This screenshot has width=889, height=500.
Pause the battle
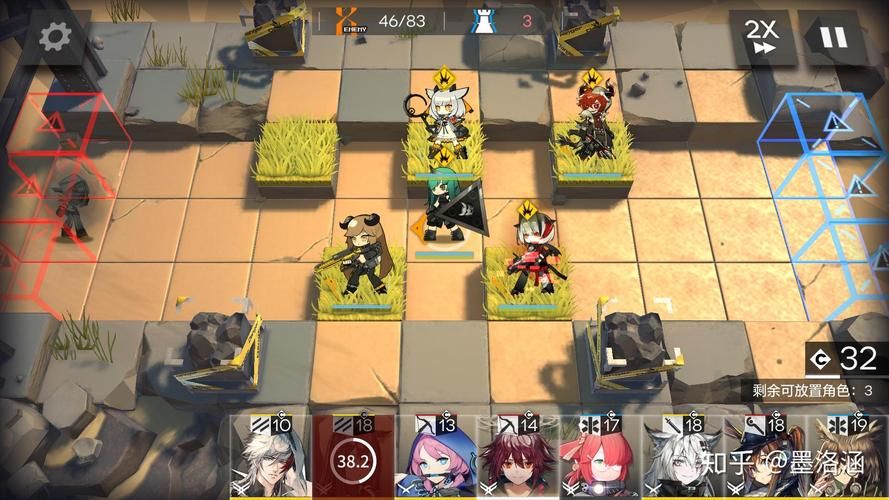(x=832, y=38)
